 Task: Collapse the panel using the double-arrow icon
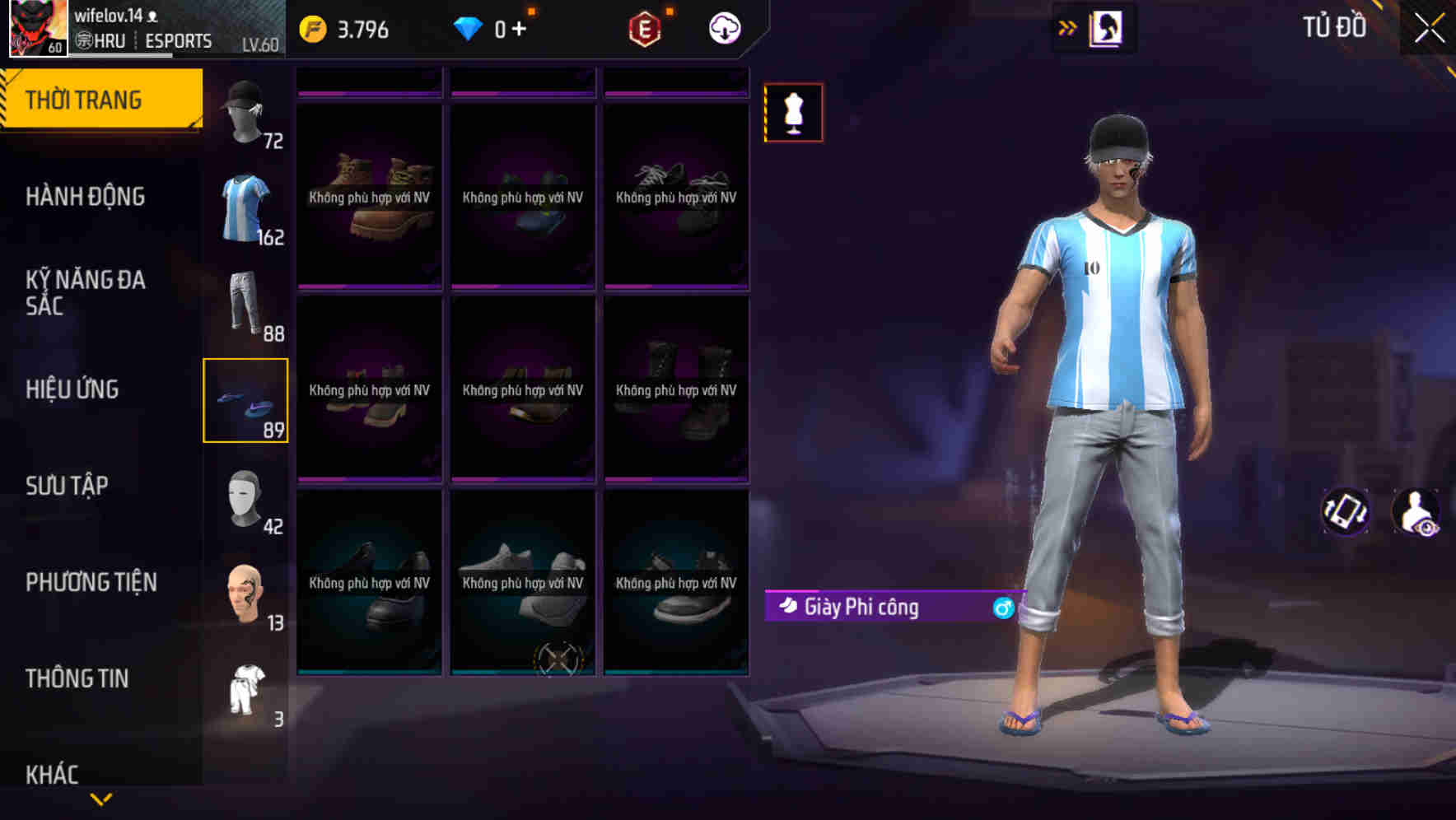[x=1066, y=27]
